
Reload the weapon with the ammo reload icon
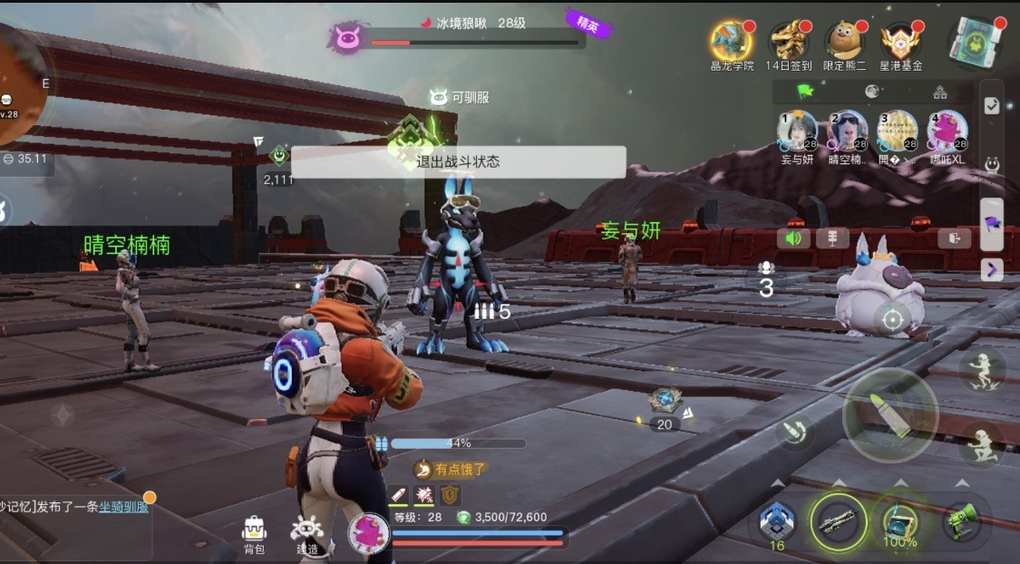coord(797,432)
